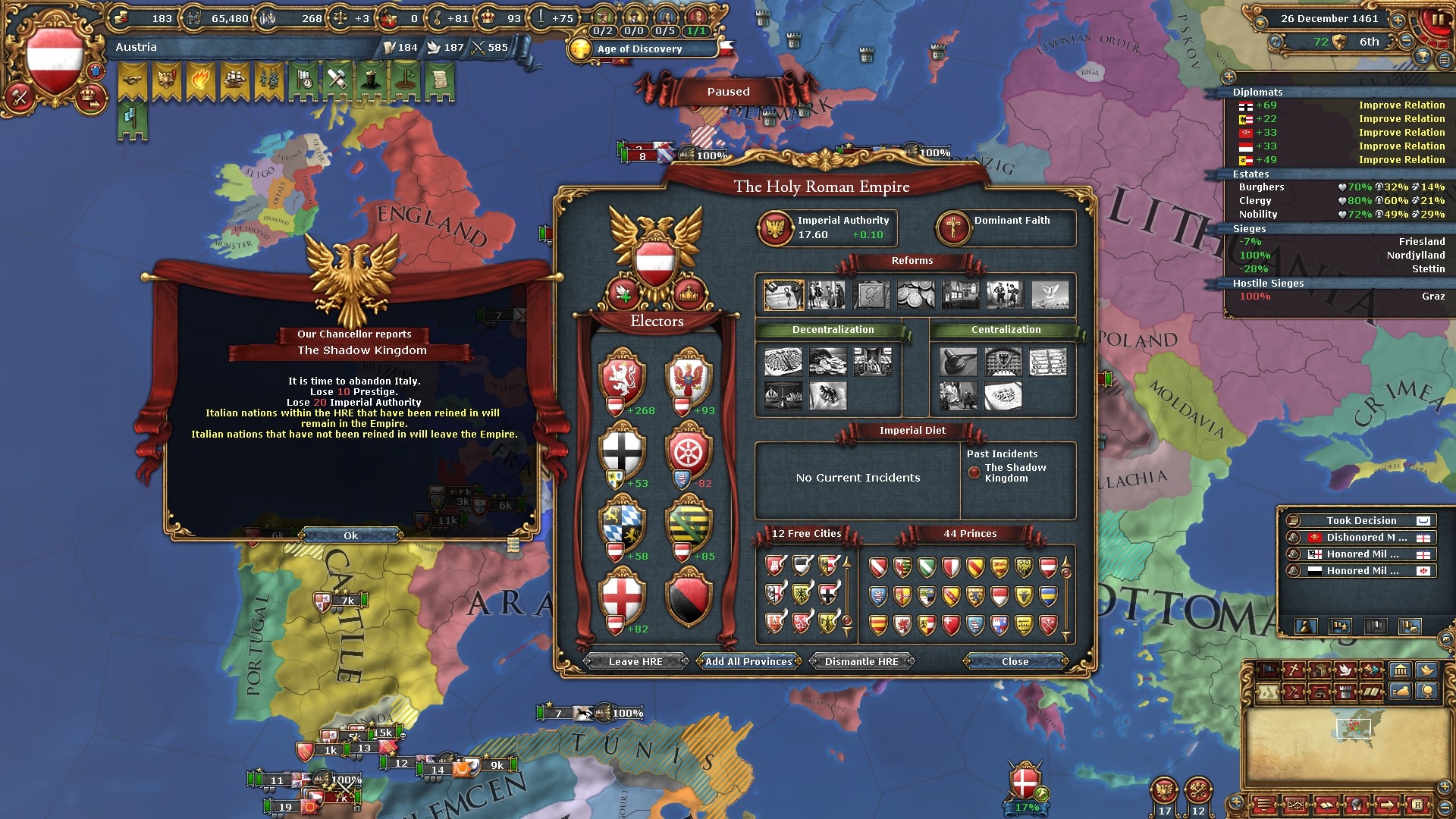Select the Mainz elector shield with wheel
This screenshot has width=1456, height=819.
(x=688, y=450)
